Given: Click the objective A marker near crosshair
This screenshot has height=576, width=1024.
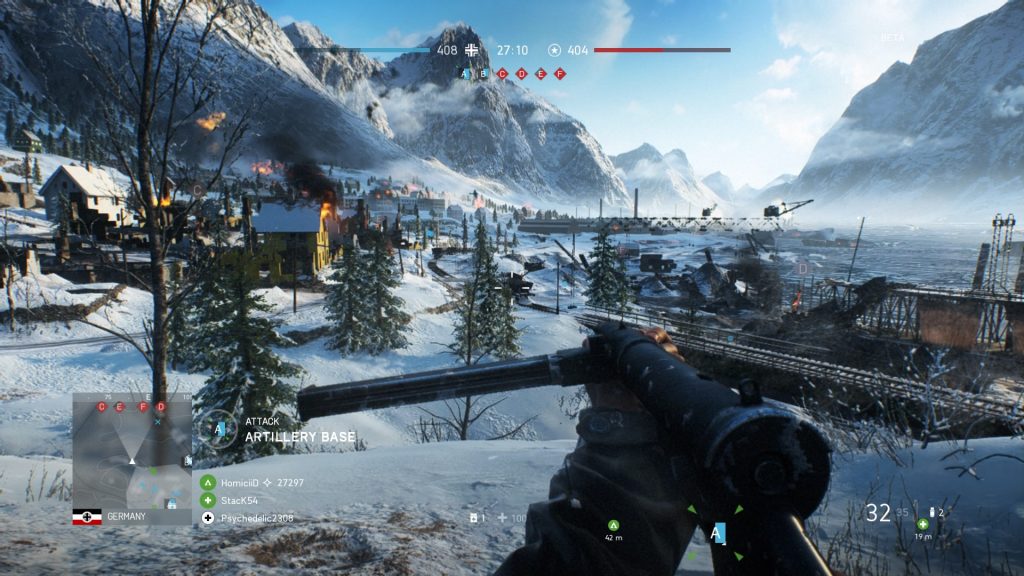Looking at the screenshot, I should coord(716,533).
